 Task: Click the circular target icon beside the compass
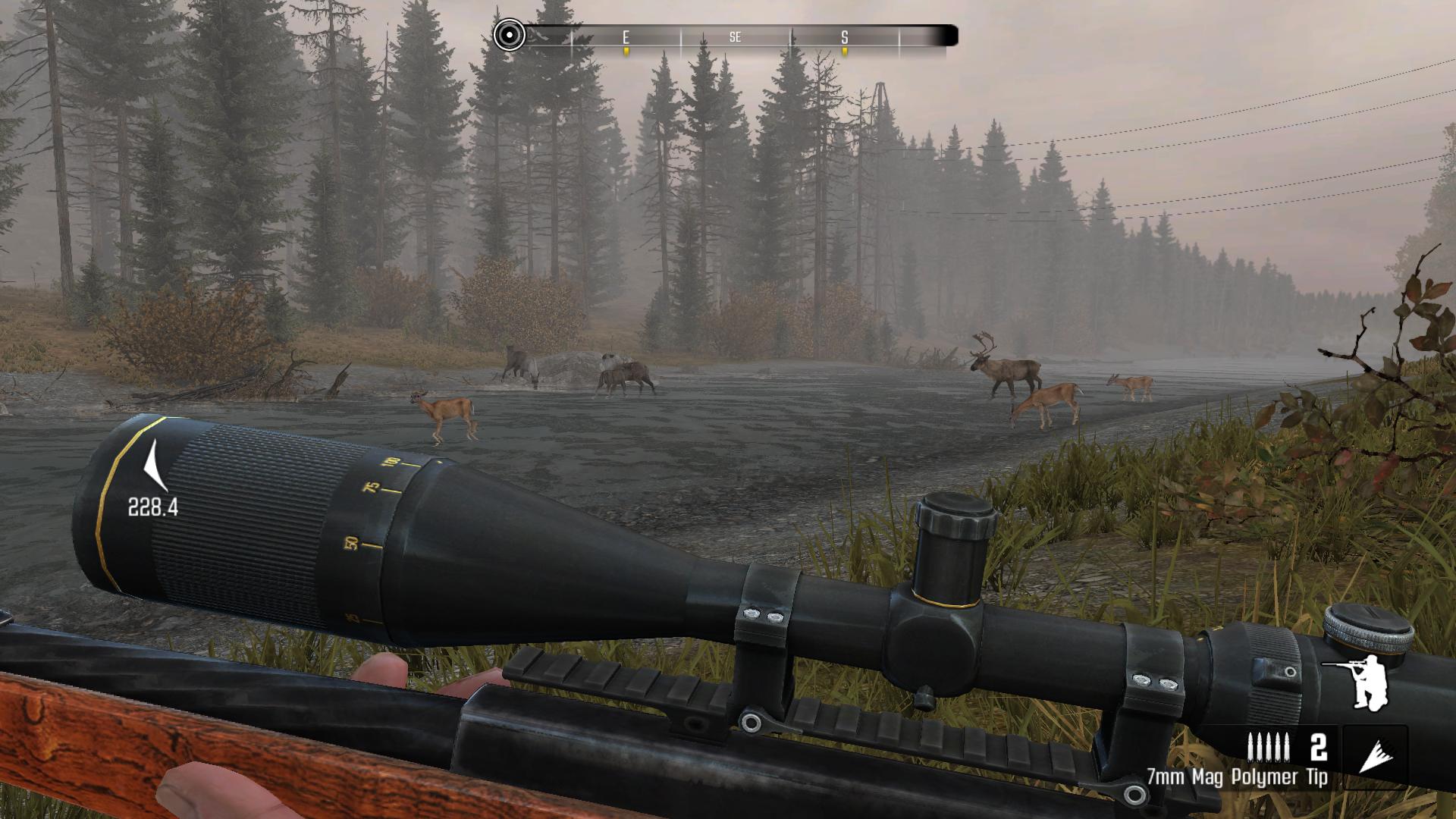pyautogui.click(x=509, y=35)
